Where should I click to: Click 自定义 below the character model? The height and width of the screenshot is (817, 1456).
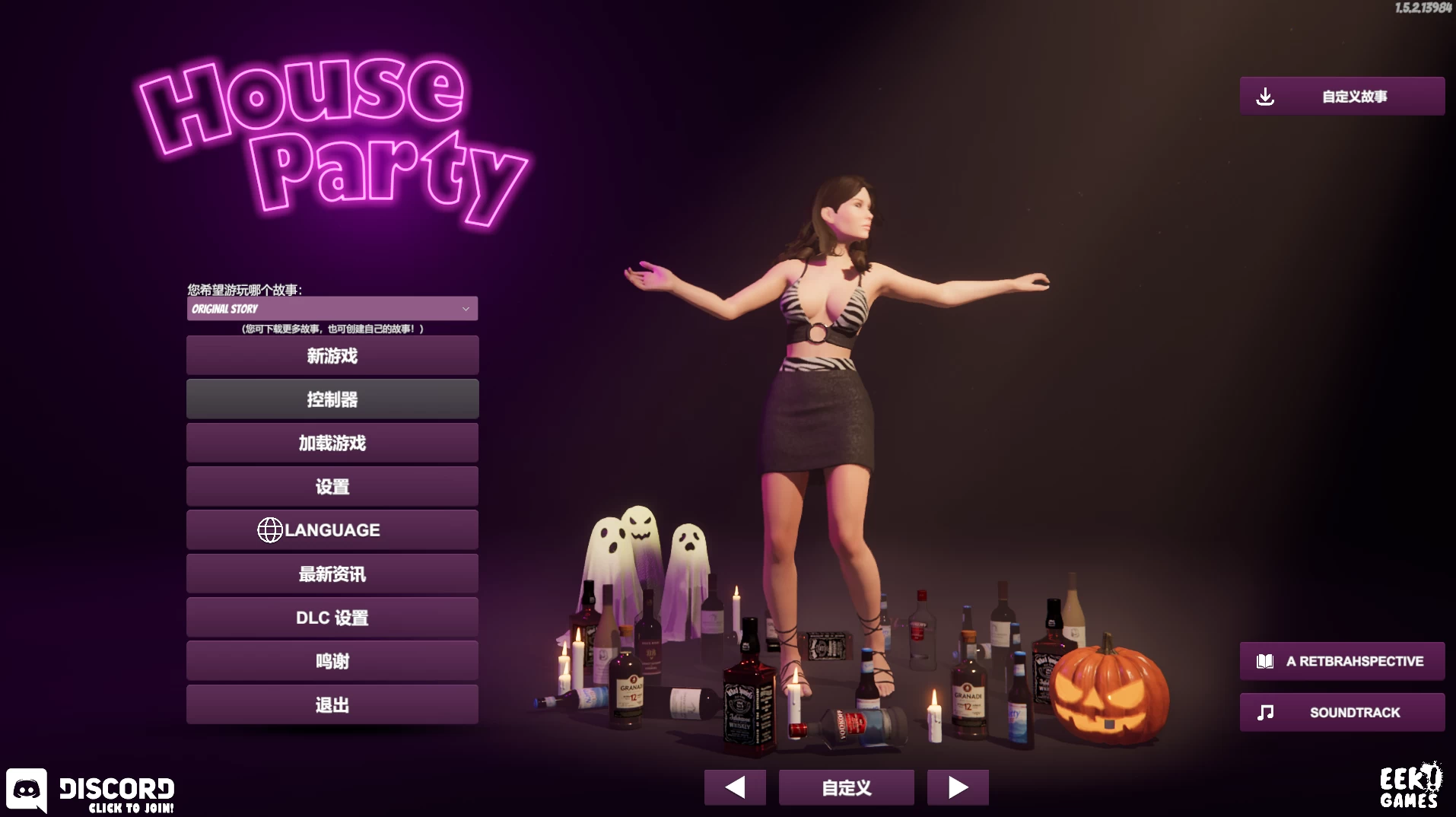click(846, 787)
